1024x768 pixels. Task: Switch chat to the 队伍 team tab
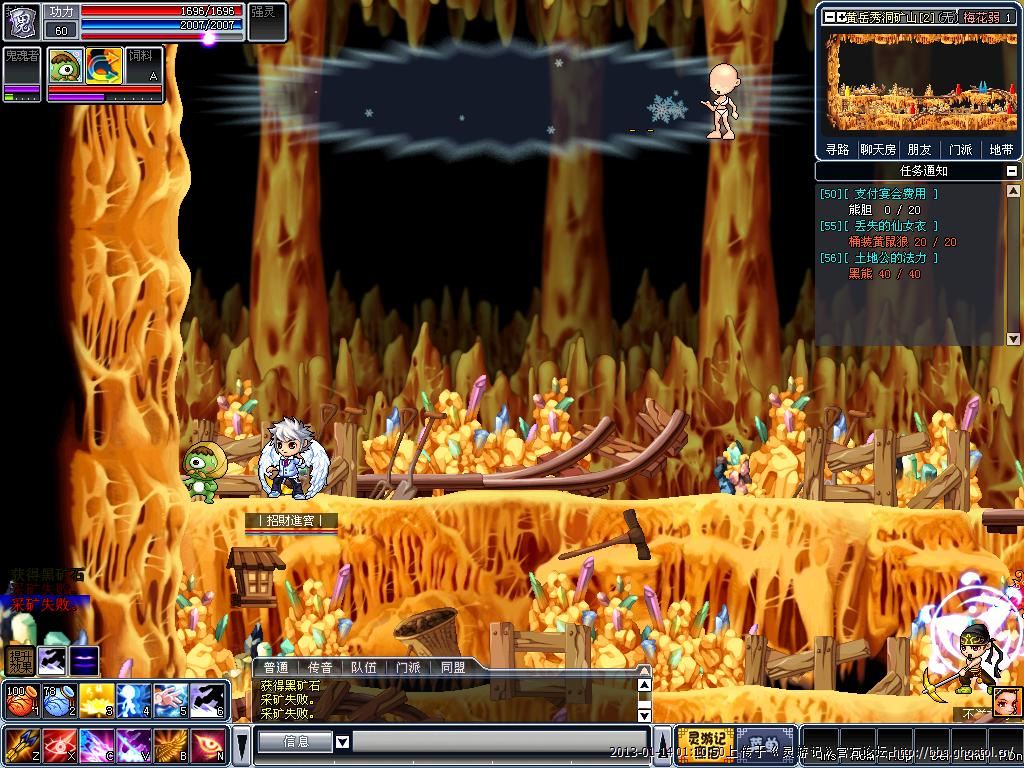[364, 667]
